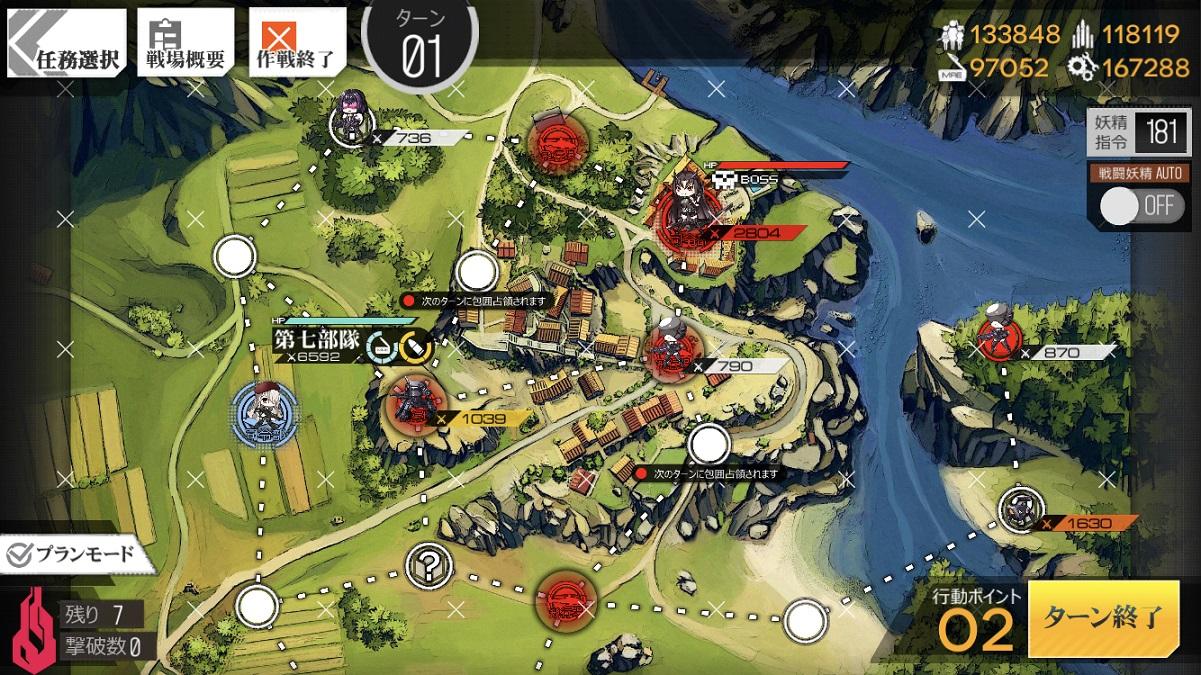Select the enemy unit with 1630 strength
The image size is (1201, 675).
tap(1022, 510)
